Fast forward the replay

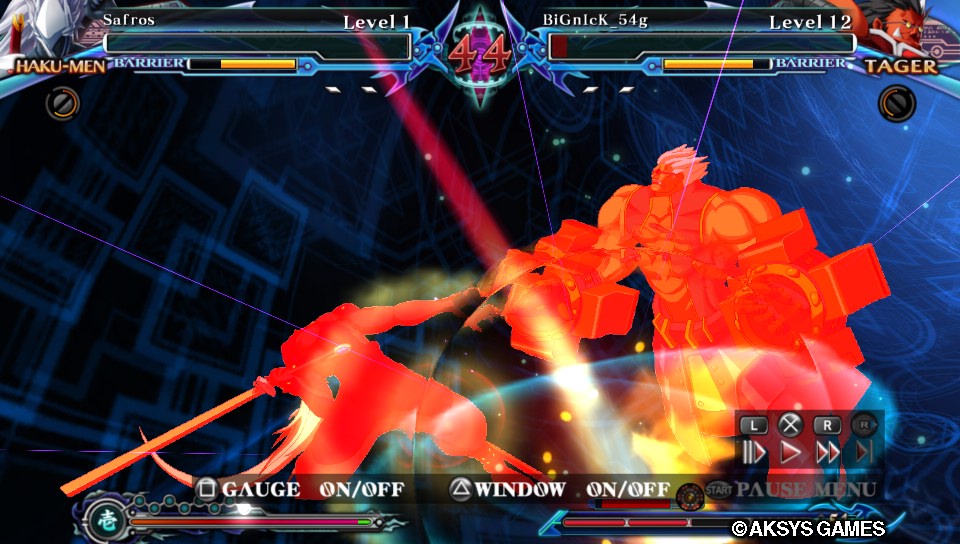pyautogui.click(x=827, y=452)
